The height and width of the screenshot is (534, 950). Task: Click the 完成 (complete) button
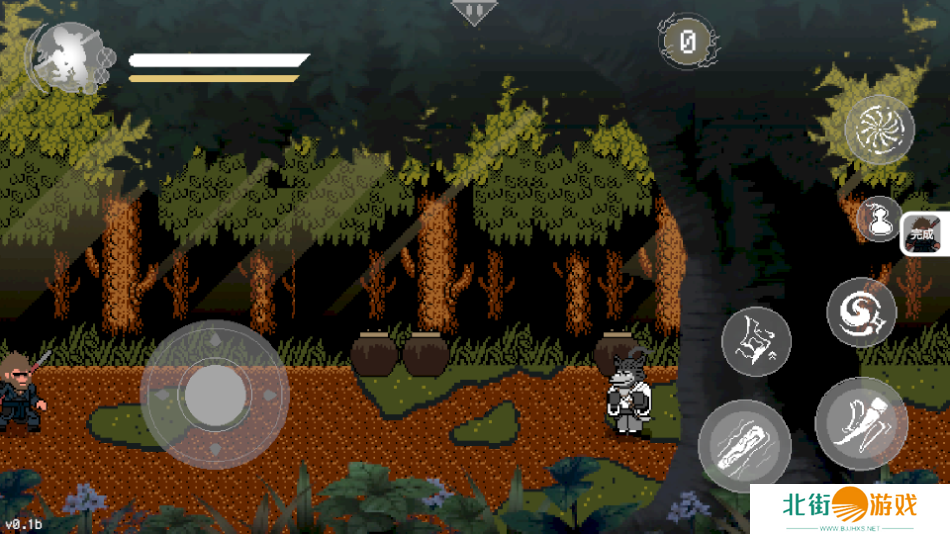tap(923, 235)
